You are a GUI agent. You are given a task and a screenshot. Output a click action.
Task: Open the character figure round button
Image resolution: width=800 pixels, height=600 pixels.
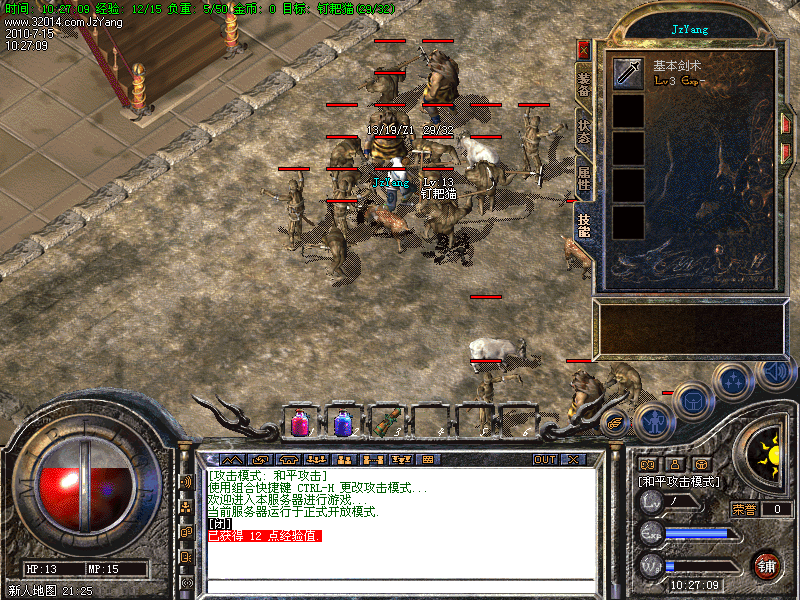(653, 420)
